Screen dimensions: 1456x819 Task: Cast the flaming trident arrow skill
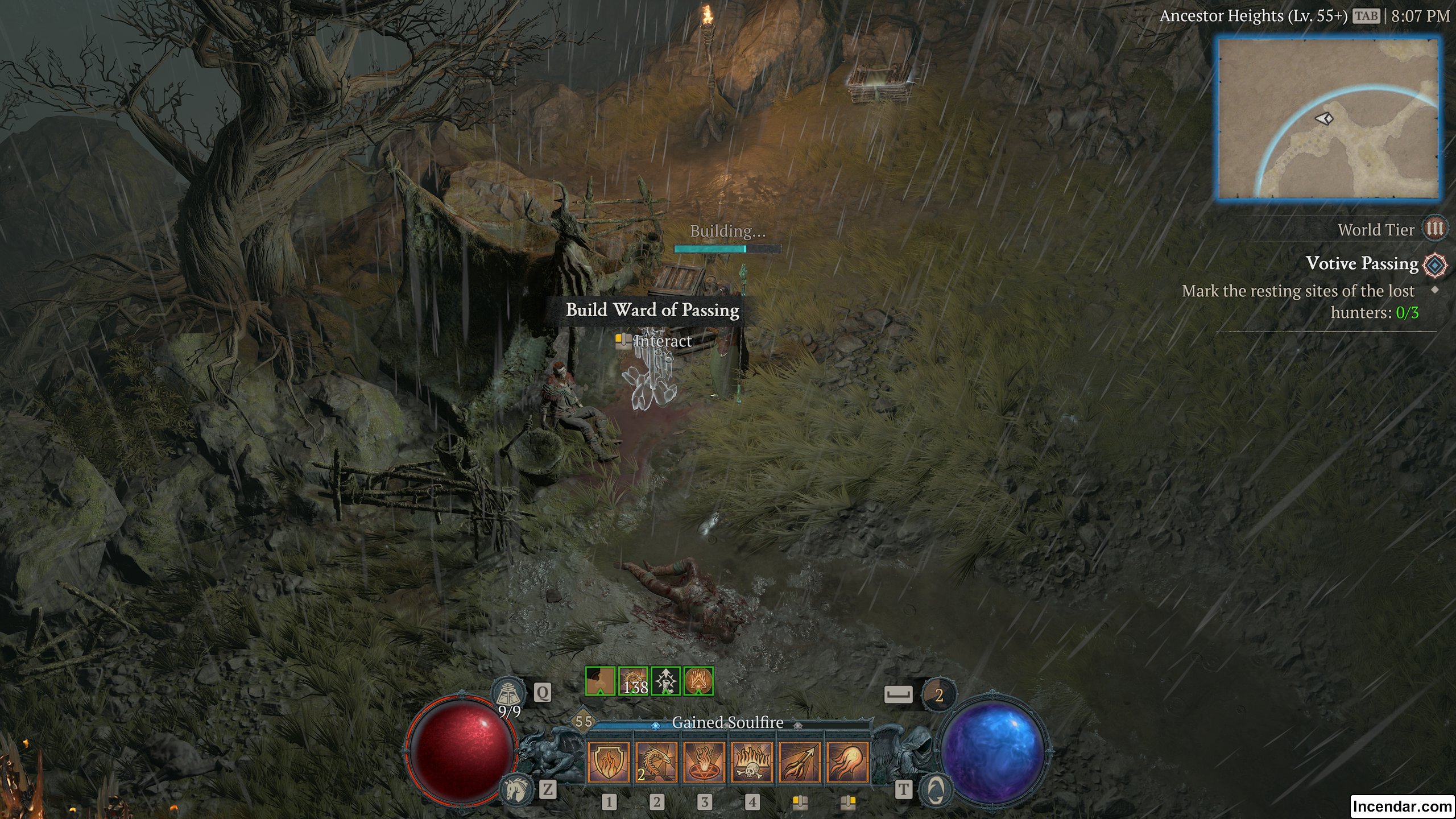tap(800, 762)
